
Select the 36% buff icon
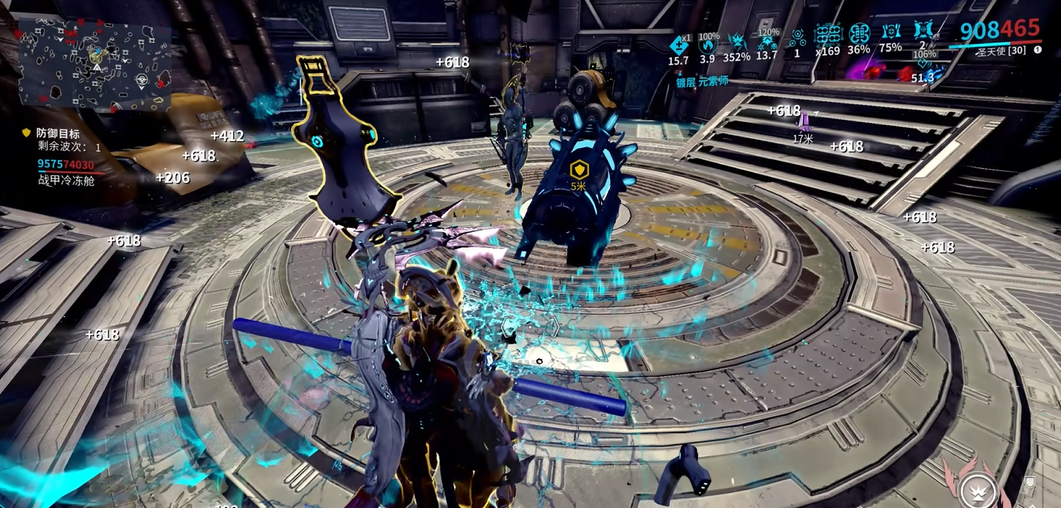pyautogui.click(x=859, y=34)
